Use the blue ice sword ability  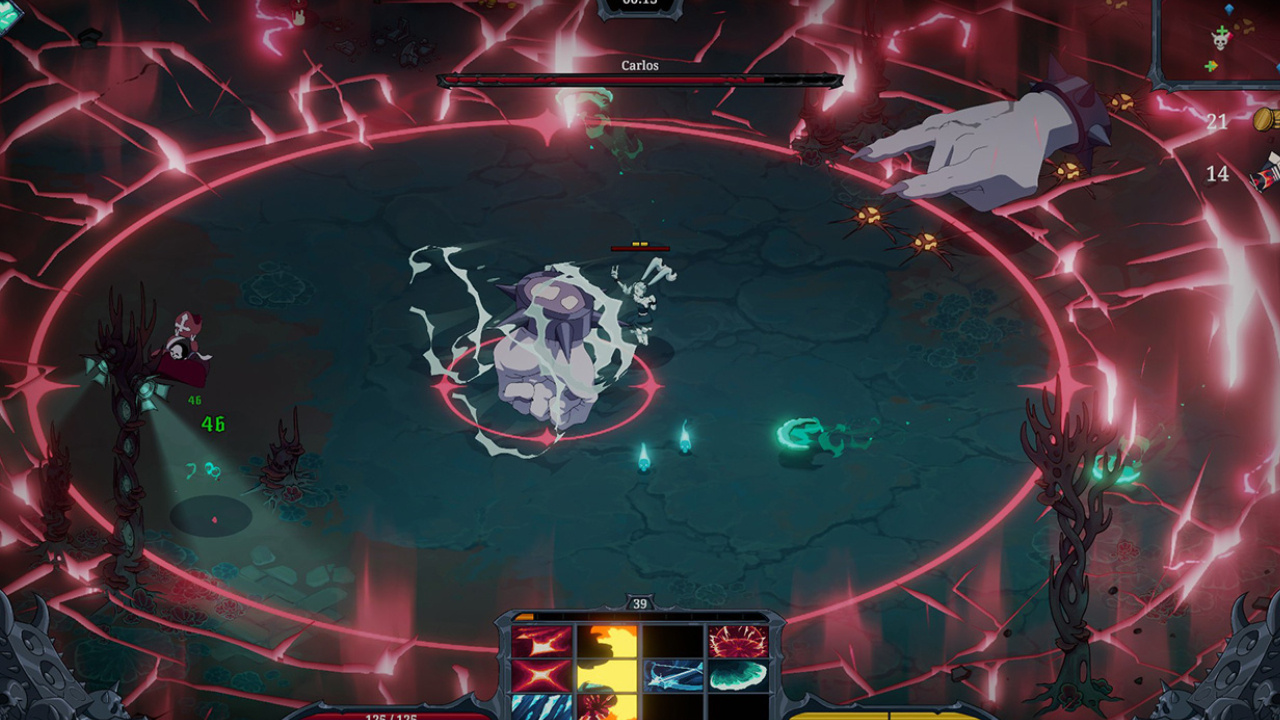point(673,676)
